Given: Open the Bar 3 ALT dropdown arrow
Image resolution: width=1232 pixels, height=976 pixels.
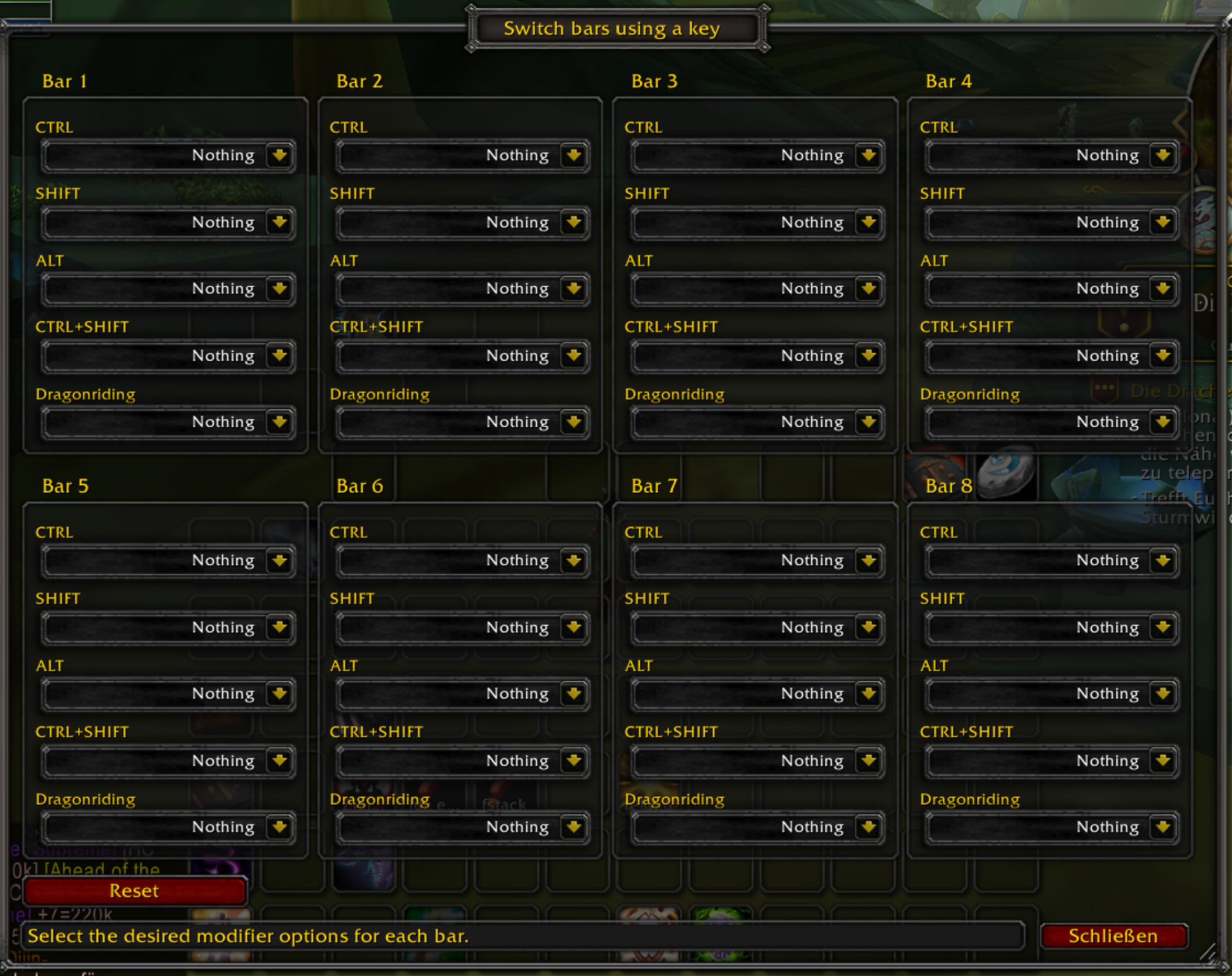Looking at the screenshot, I should (869, 289).
